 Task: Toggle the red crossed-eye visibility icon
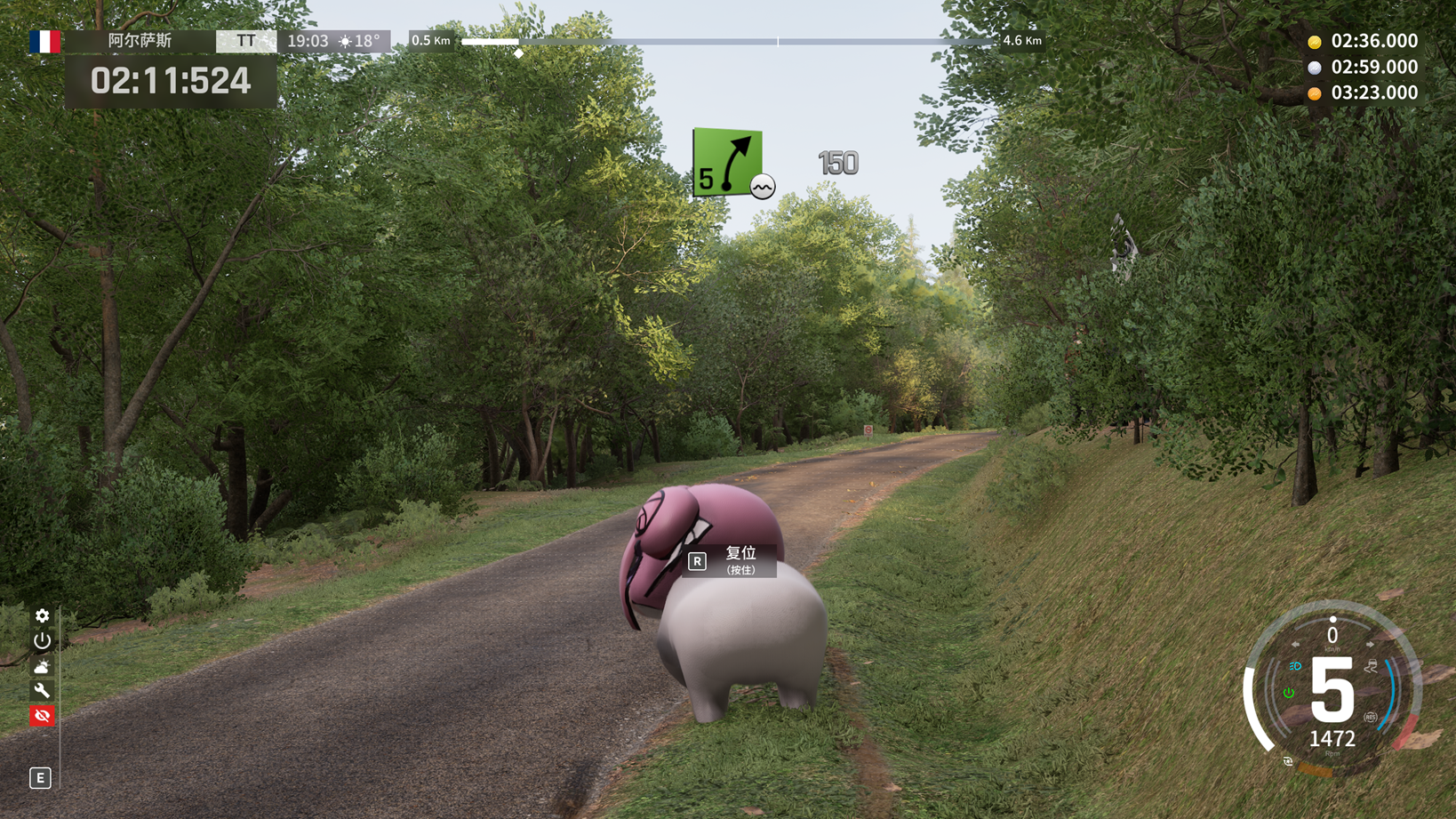coord(42,716)
